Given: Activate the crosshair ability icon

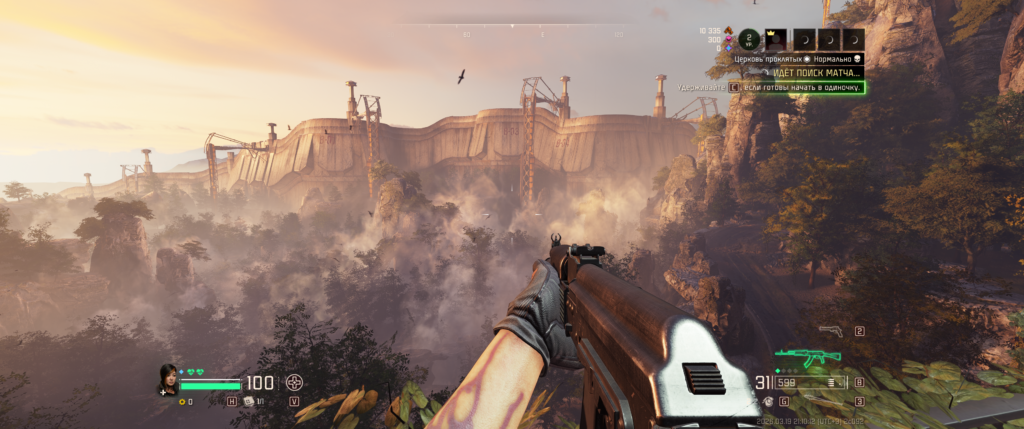Looking at the screenshot, I should tap(294, 382).
